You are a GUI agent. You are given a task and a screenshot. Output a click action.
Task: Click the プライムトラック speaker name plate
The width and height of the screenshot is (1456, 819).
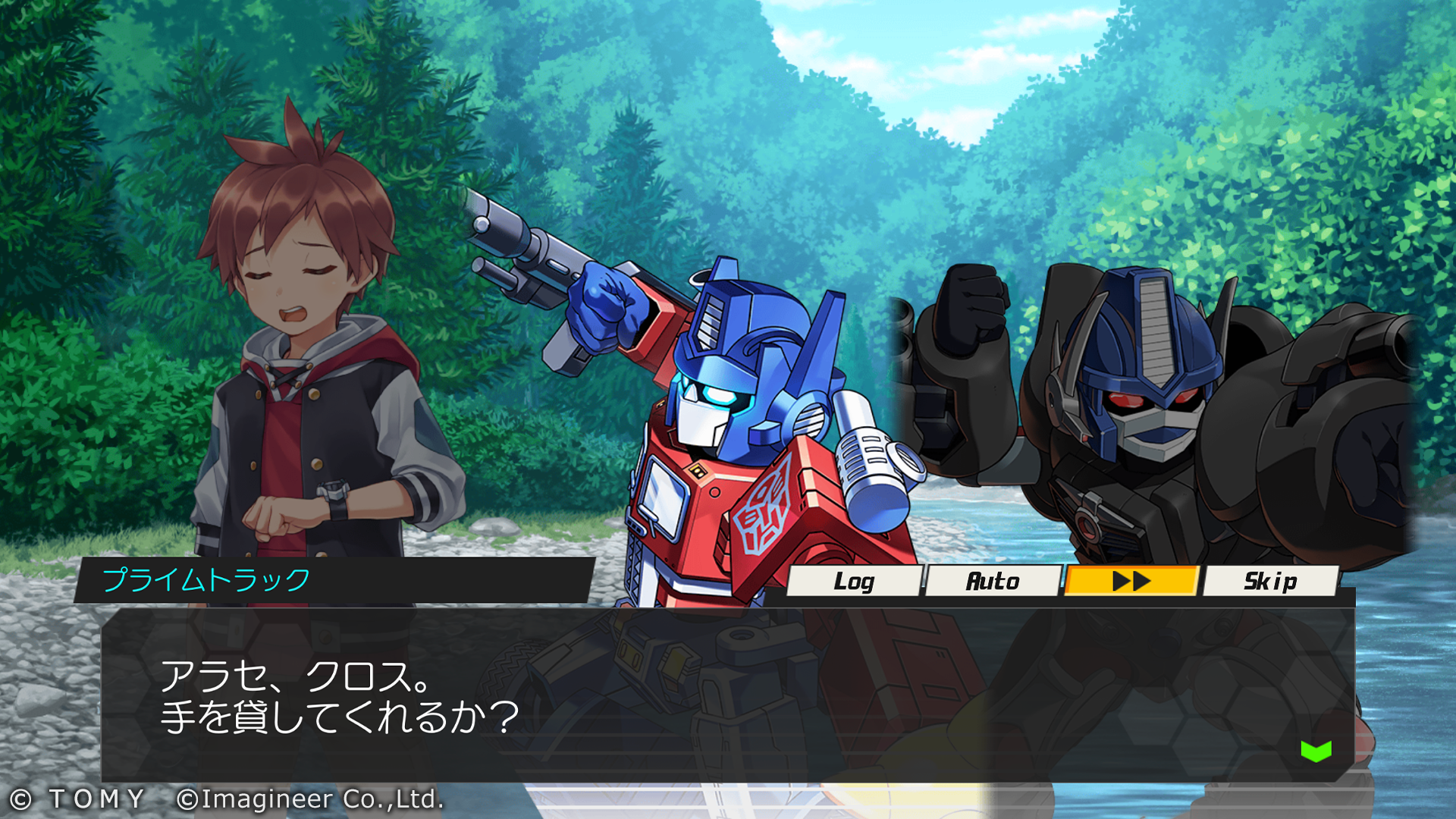pos(212,579)
